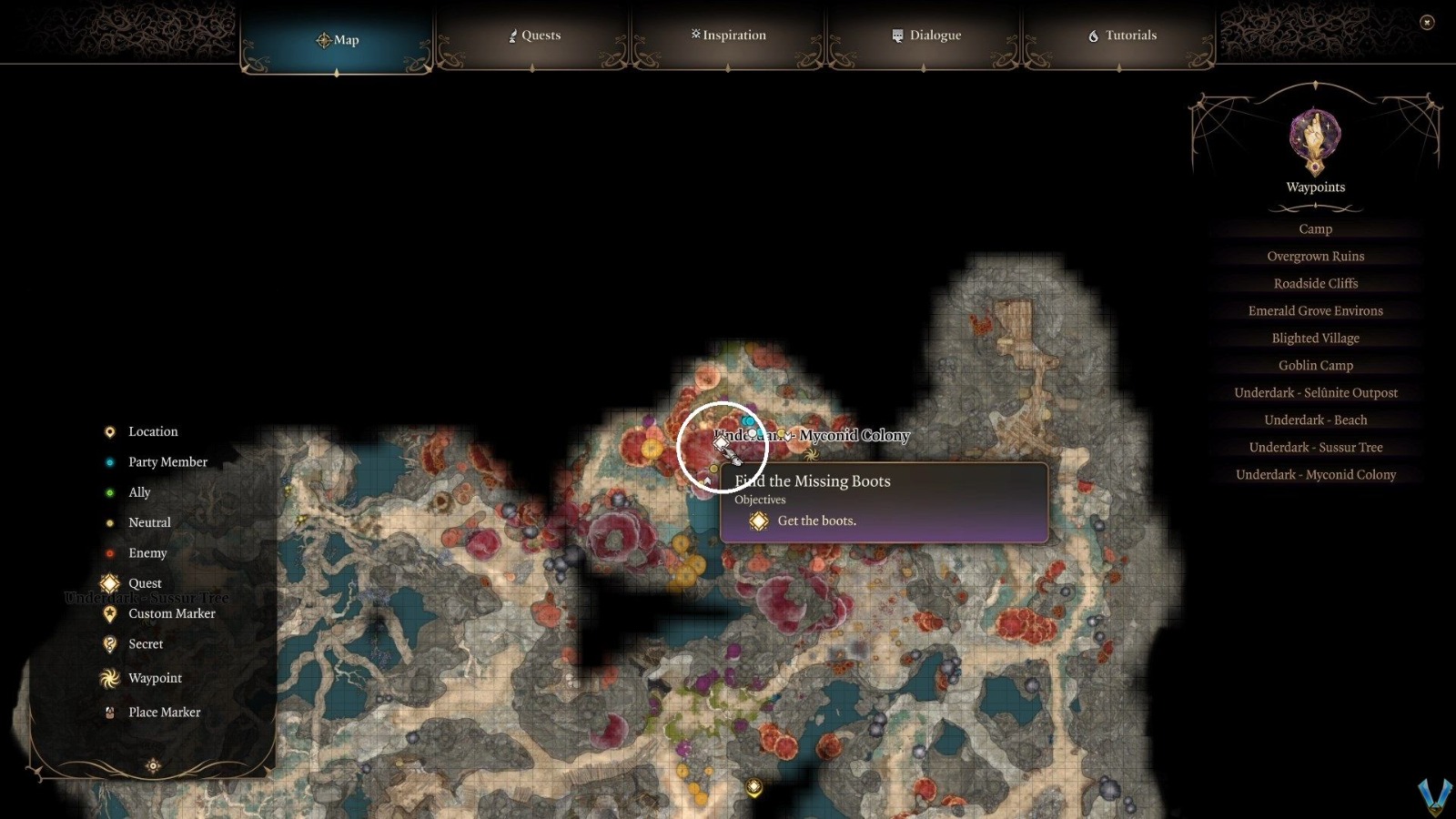Select the Secret marker icon in the legend
The width and height of the screenshot is (1456, 819).
[109, 643]
